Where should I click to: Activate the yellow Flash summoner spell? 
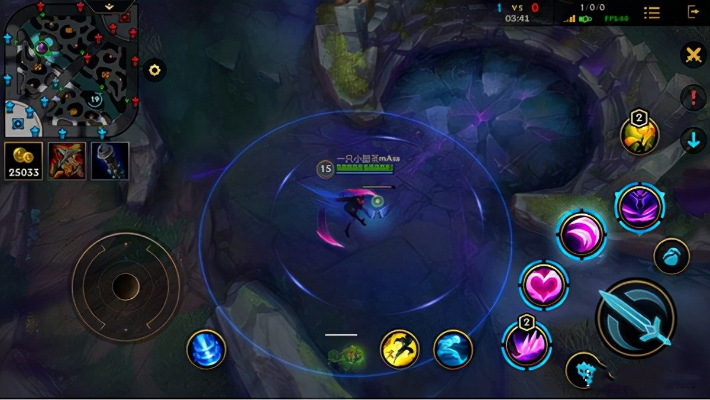point(400,349)
